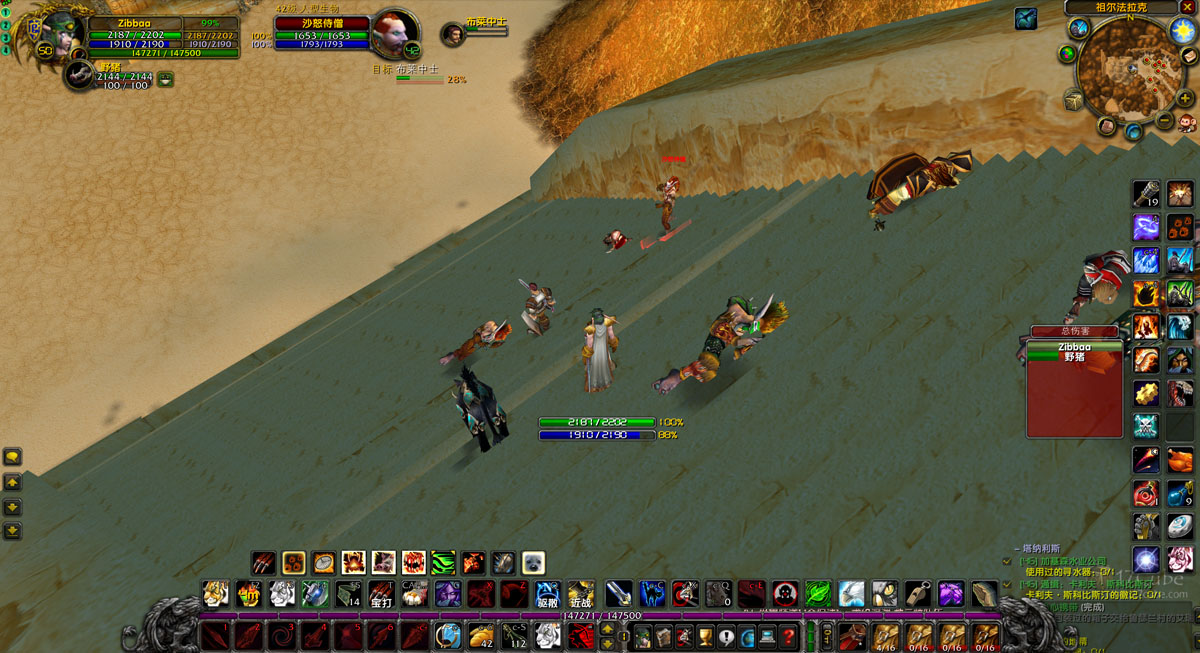Open the mail envelope icon beside minimap
1200x653 pixels.
click(x=1189, y=56)
